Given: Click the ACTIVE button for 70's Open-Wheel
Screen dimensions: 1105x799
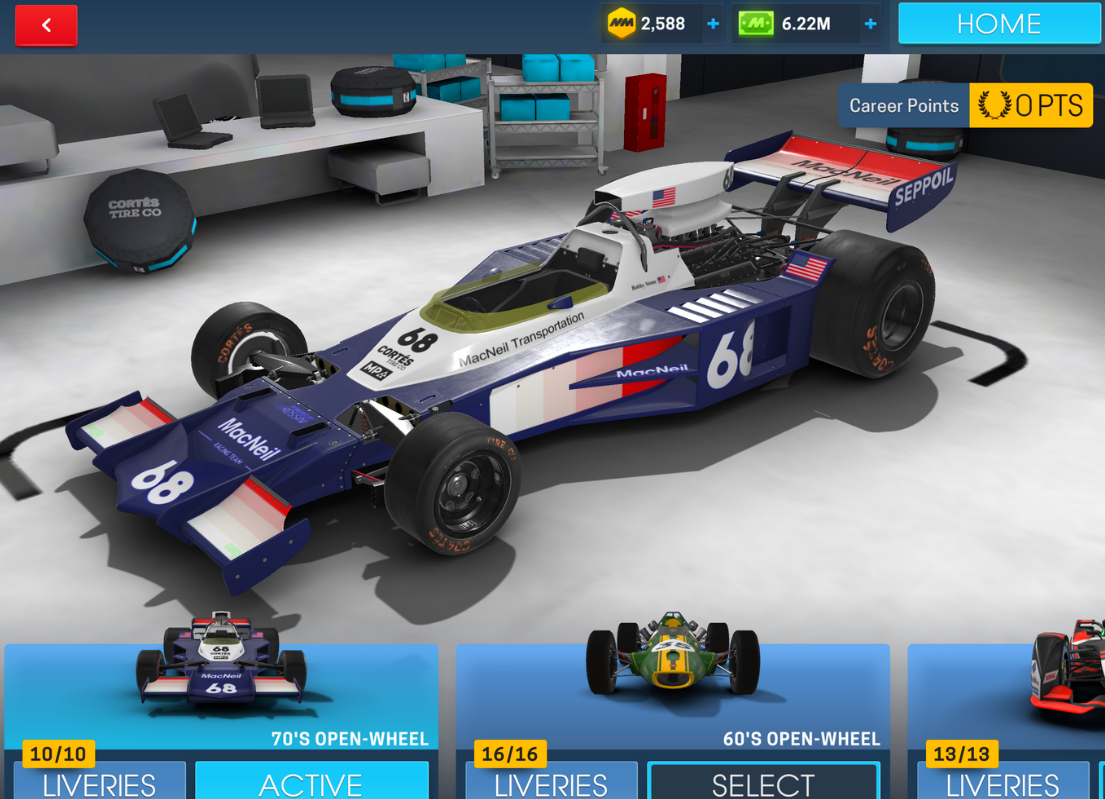Looking at the screenshot, I should tap(311, 782).
